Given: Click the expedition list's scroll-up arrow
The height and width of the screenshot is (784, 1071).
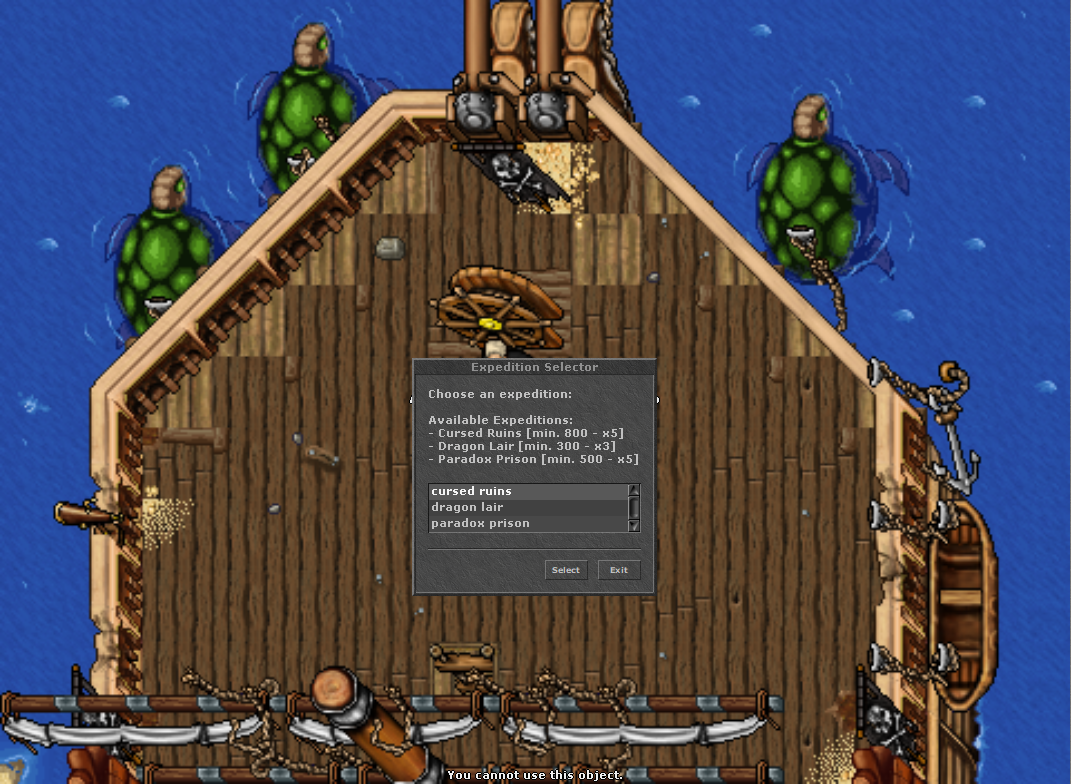Looking at the screenshot, I should [x=633, y=490].
